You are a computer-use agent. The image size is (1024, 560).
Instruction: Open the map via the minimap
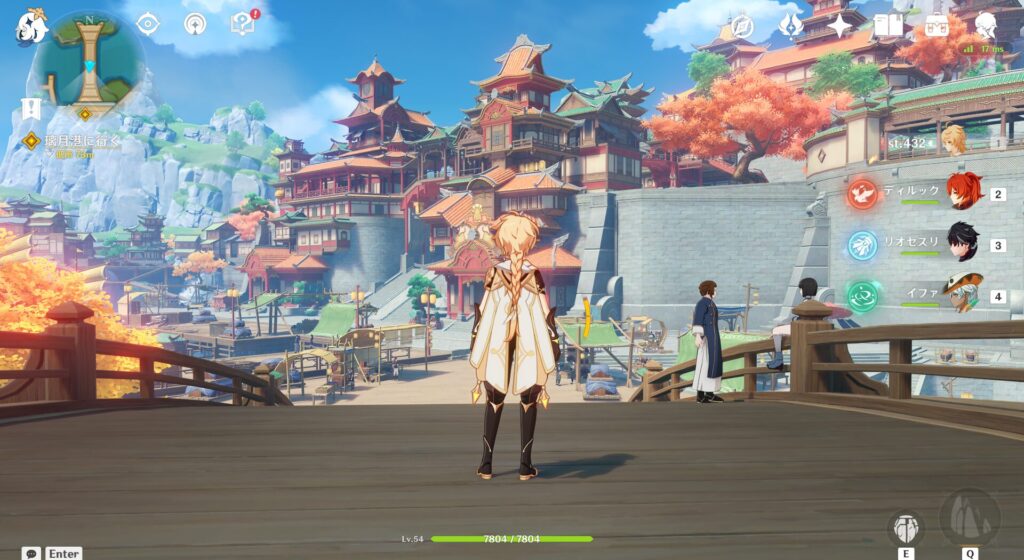point(88,62)
